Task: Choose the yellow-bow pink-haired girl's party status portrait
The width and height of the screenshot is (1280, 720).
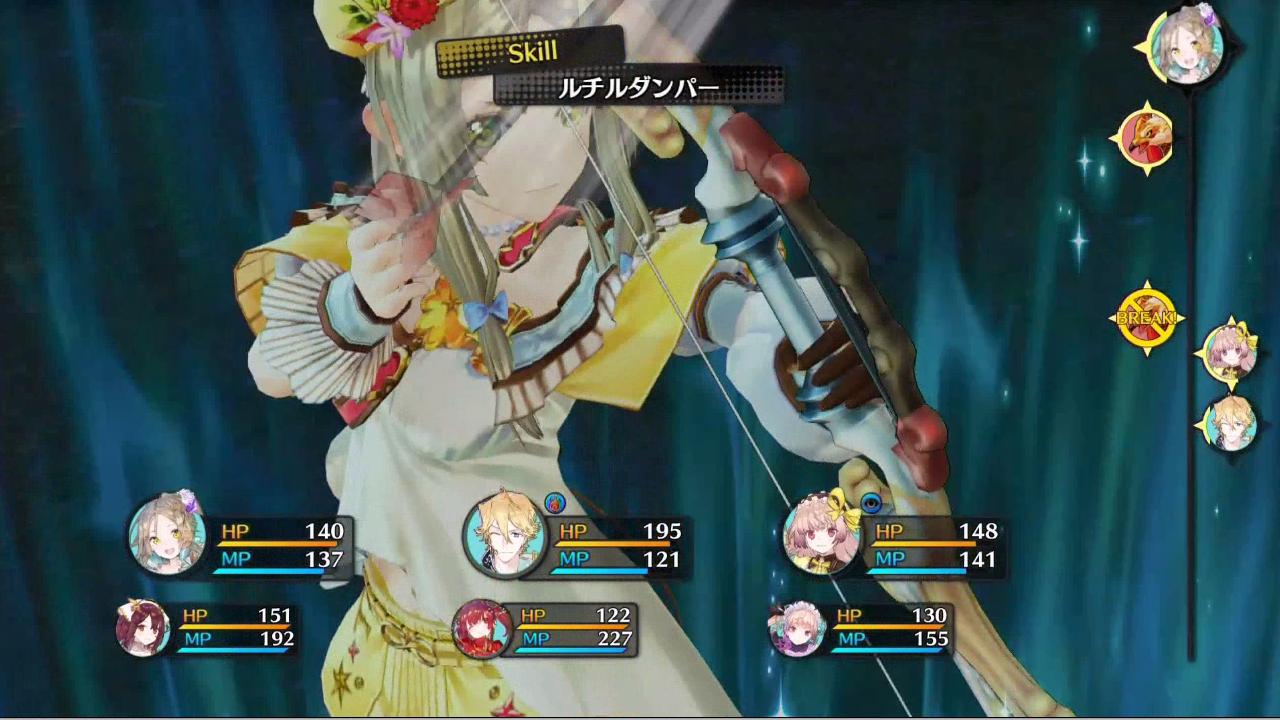Action: click(821, 535)
